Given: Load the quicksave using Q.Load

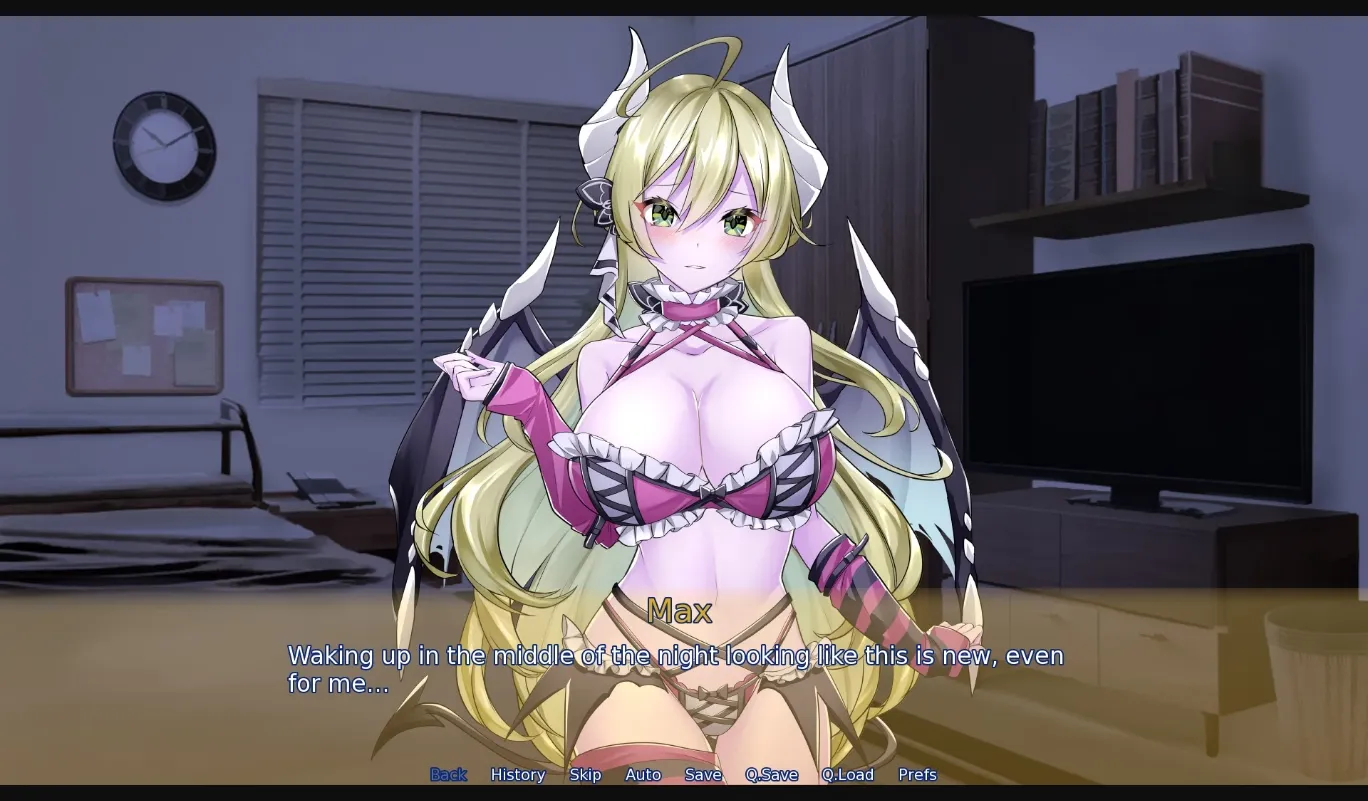Looking at the screenshot, I should tap(847, 774).
